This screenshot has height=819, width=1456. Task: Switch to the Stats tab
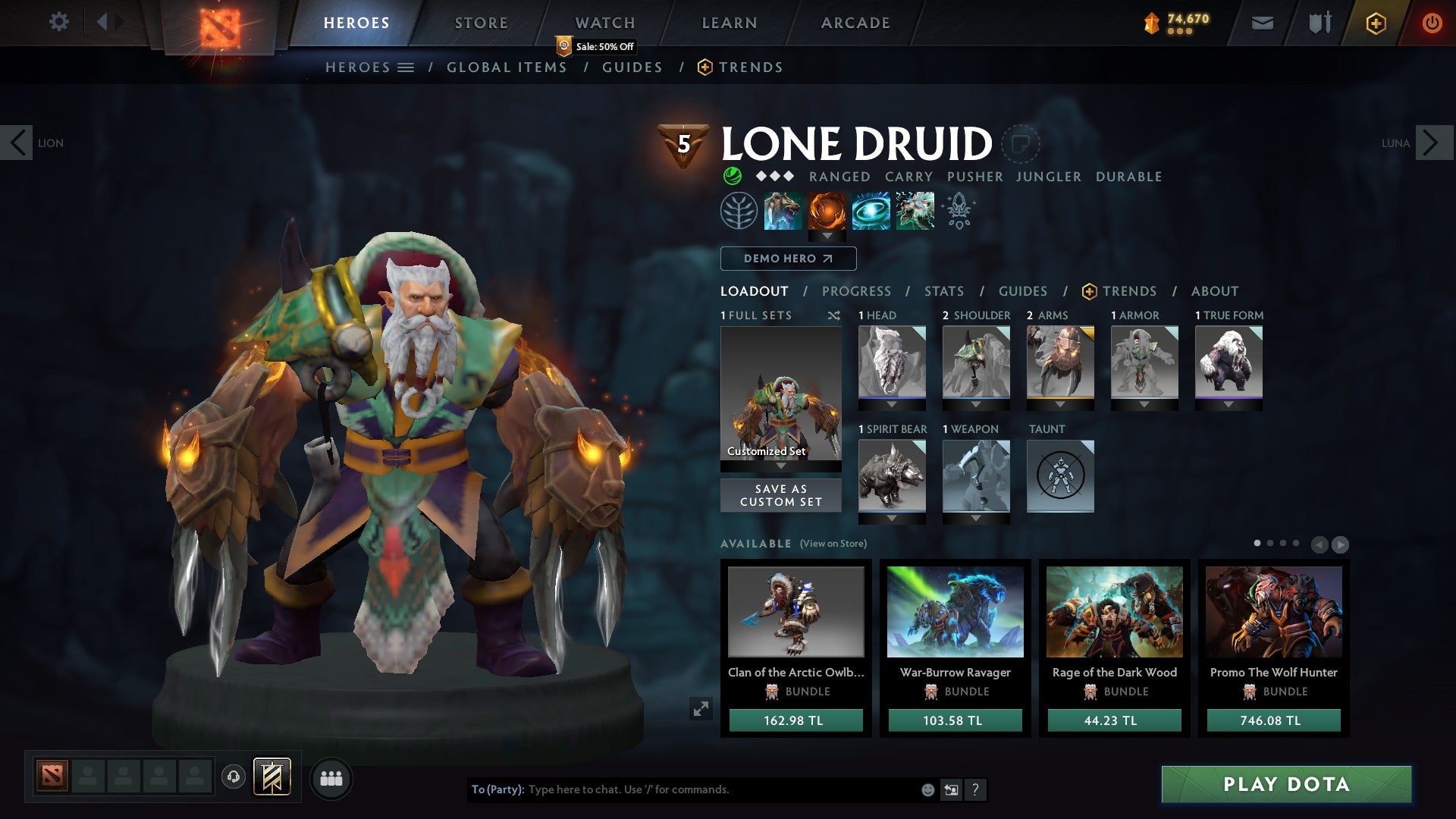point(943,291)
